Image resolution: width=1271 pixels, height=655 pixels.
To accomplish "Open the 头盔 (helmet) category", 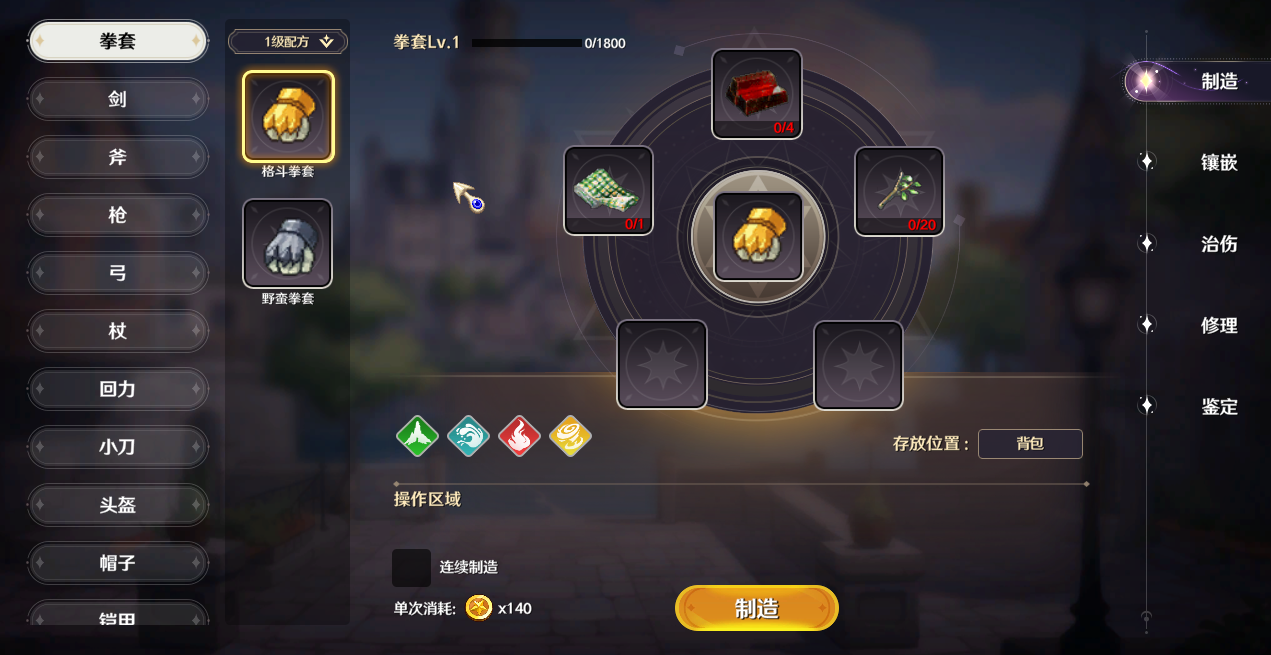I will click(x=118, y=505).
